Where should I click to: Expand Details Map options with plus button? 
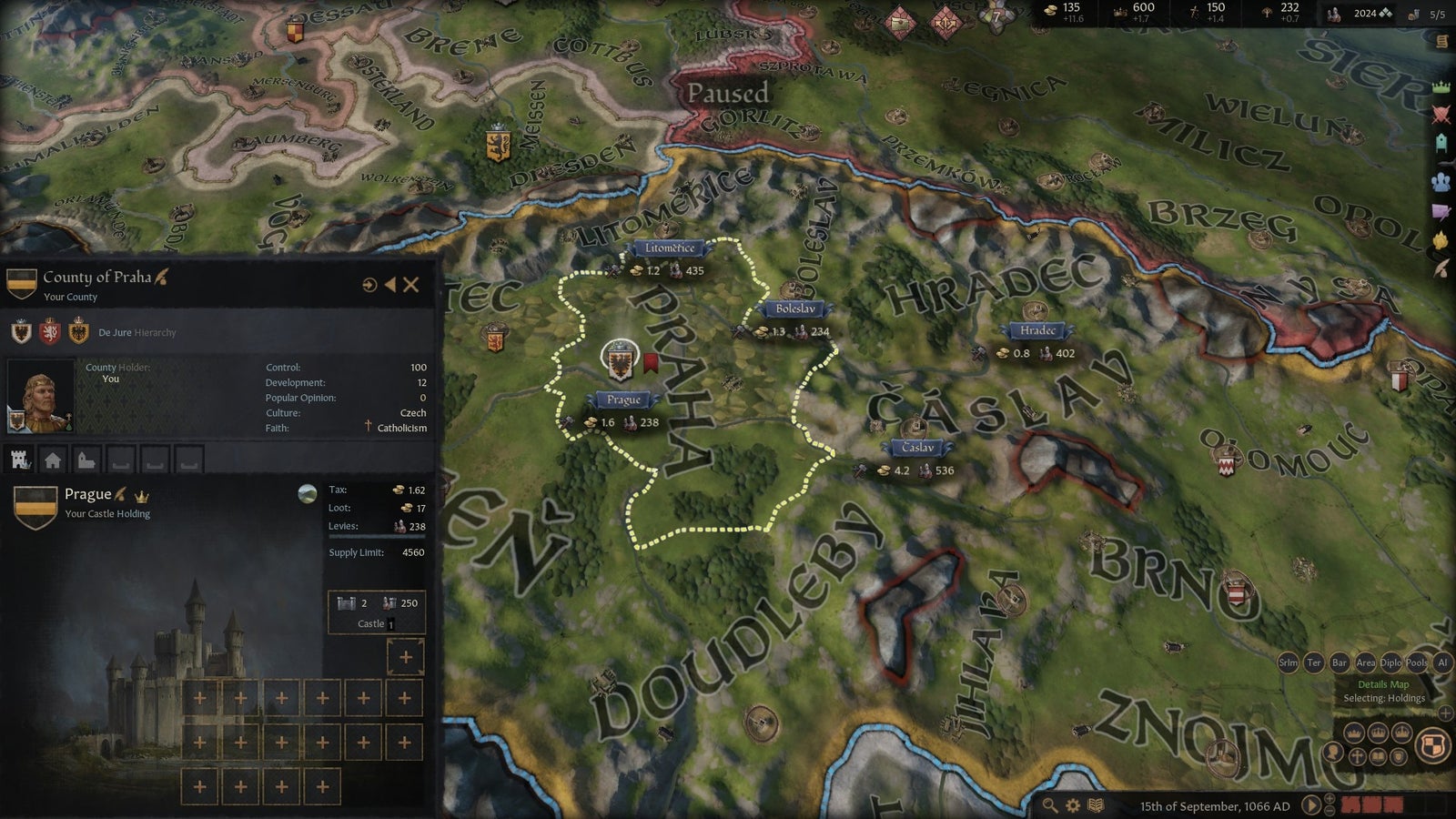click(1445, 713)
